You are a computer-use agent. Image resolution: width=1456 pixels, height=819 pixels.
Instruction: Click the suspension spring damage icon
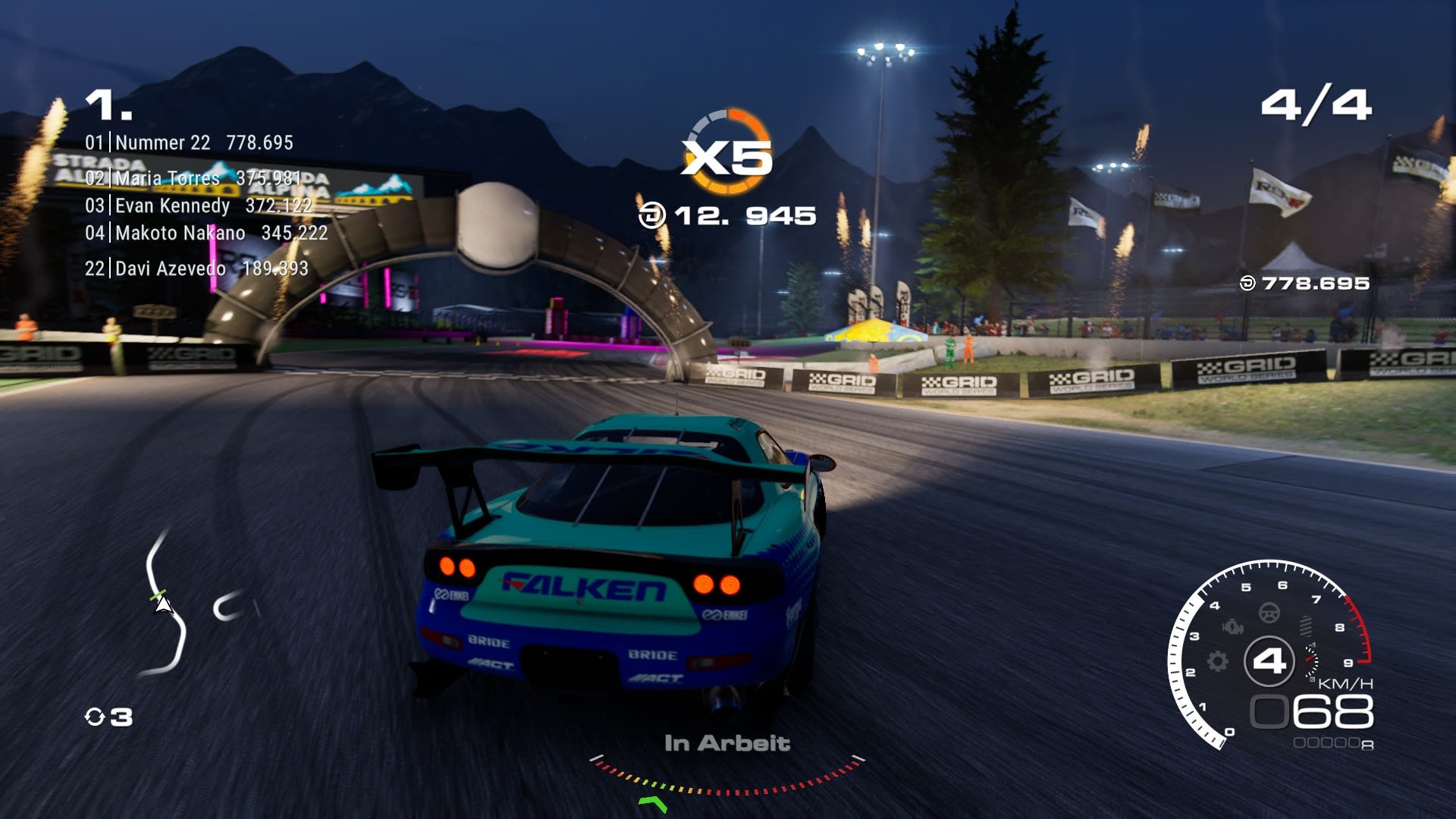point(1306,626)
